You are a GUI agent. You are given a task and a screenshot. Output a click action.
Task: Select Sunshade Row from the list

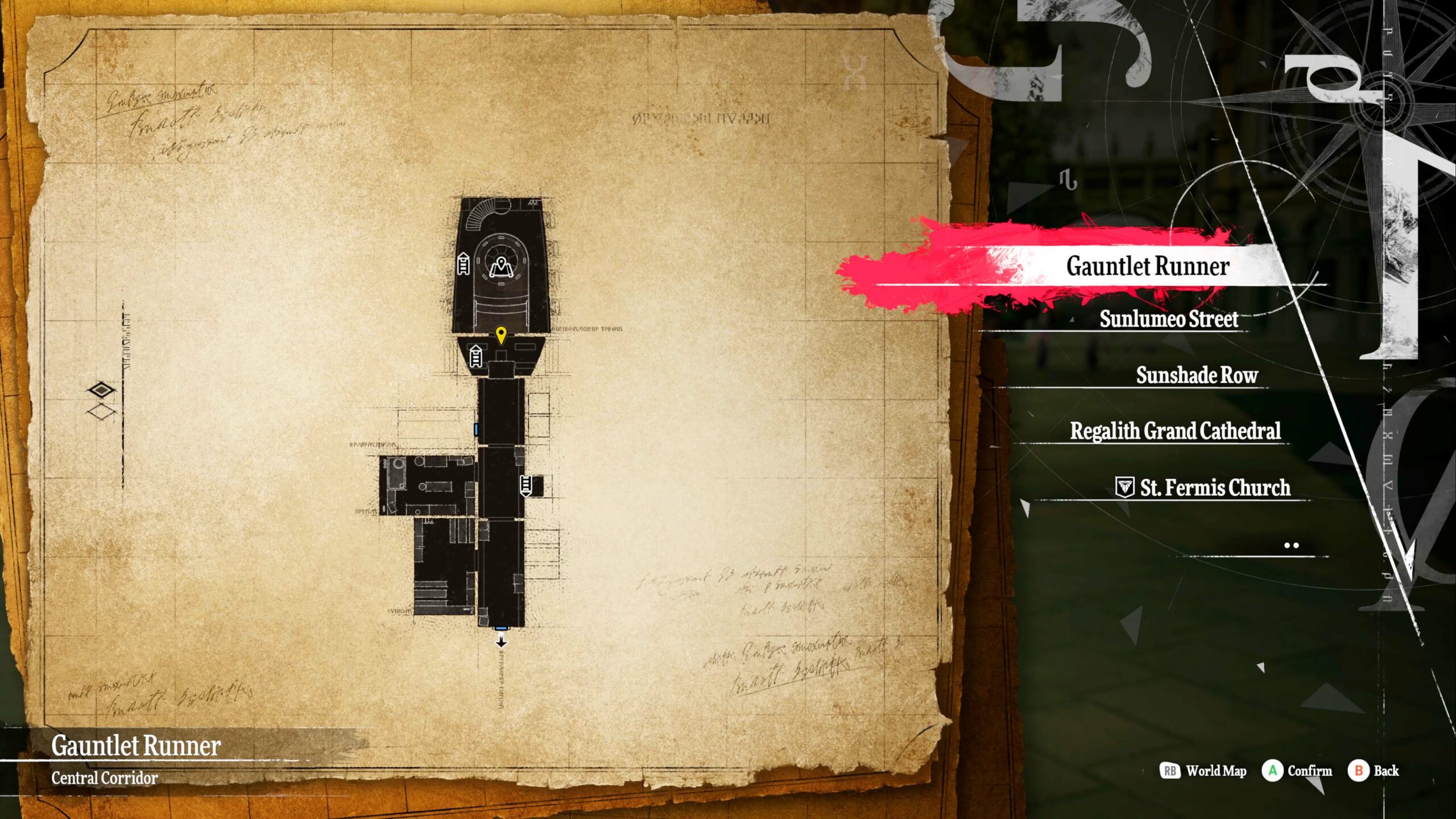1197,375
